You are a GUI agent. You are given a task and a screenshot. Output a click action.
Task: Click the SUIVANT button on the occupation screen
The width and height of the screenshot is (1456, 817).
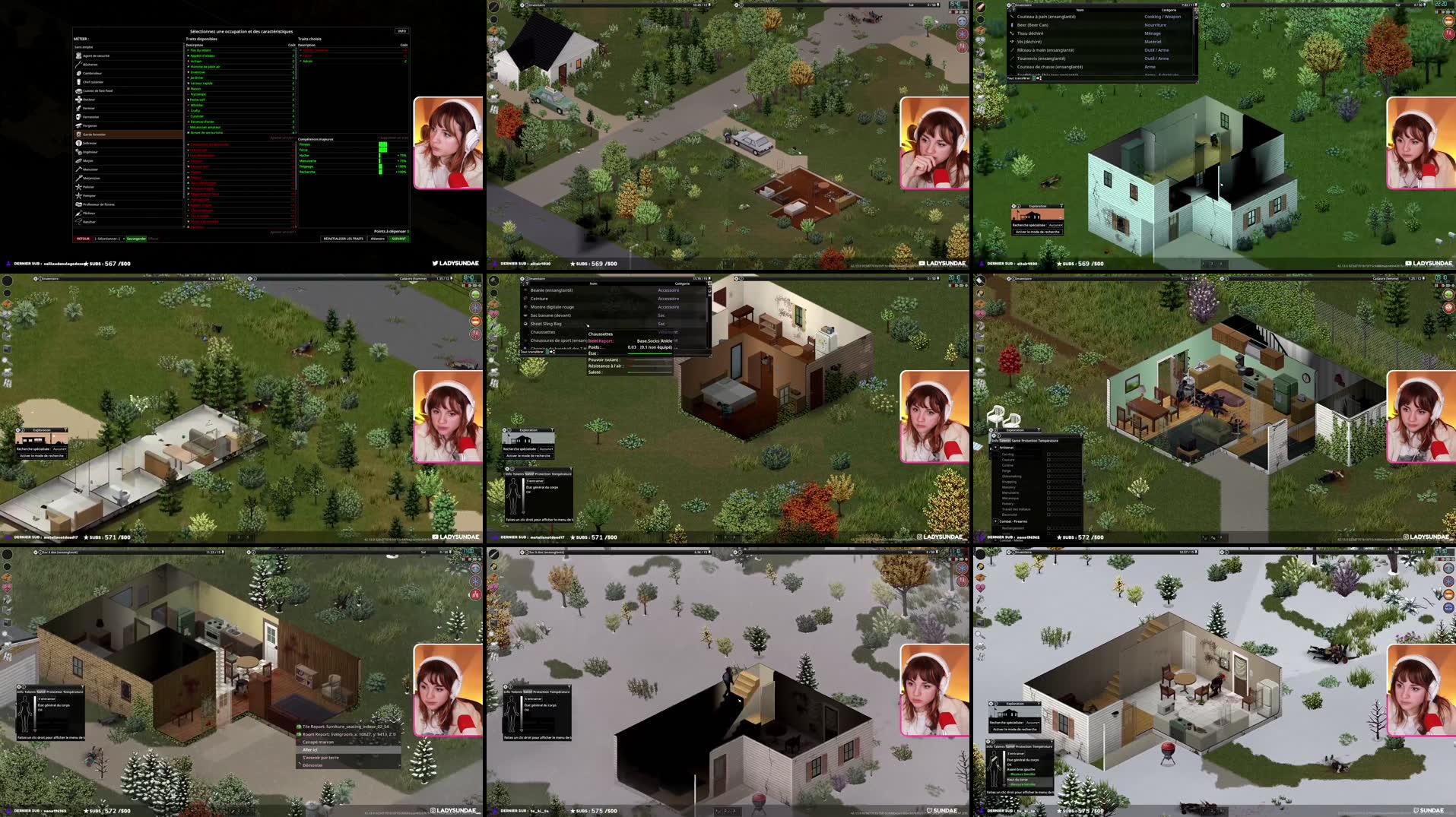point(398,239)
